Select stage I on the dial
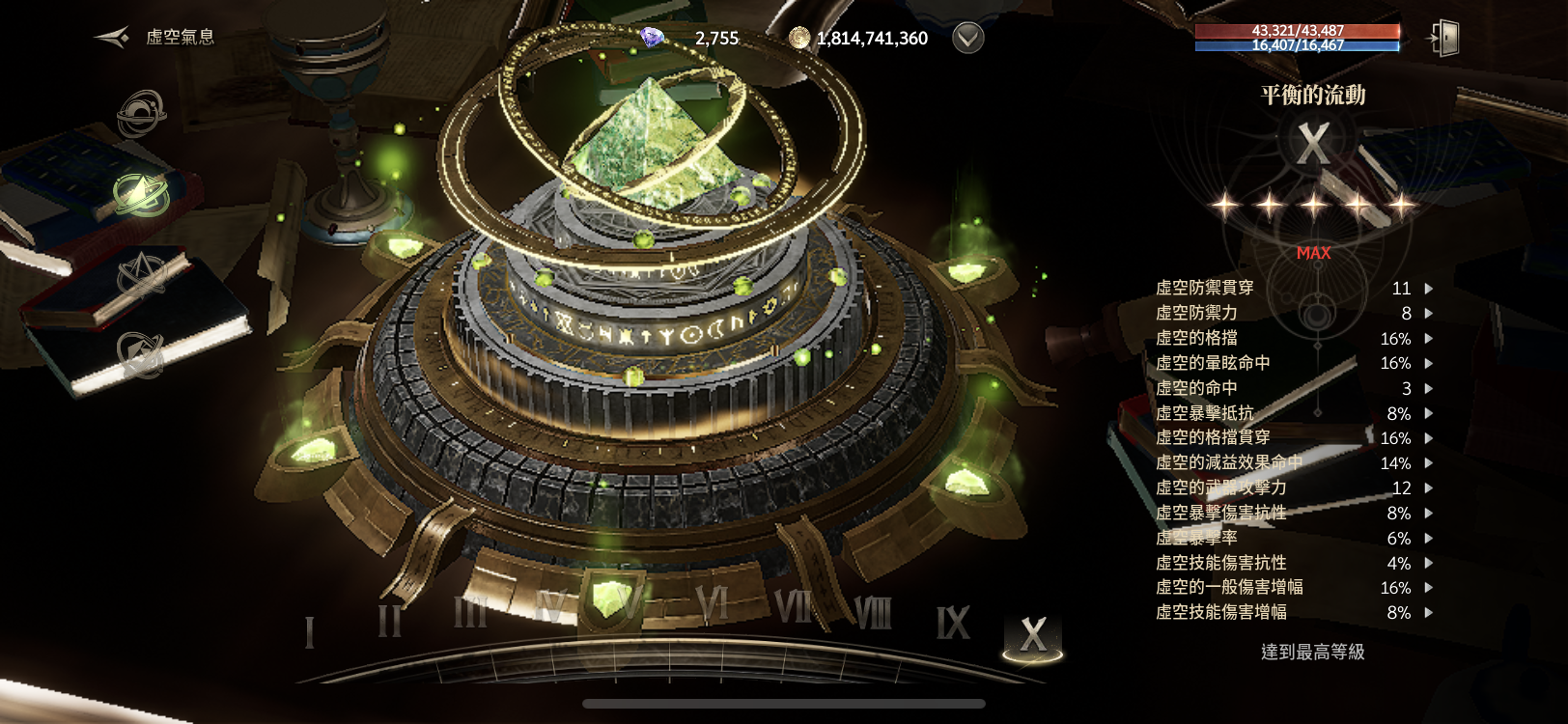 point(309,632)
